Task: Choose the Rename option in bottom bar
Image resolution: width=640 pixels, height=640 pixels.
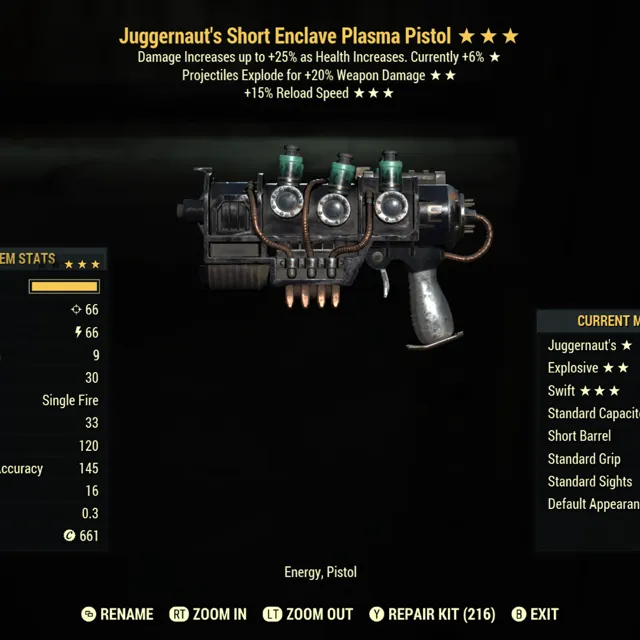Action: pos(117,614)
